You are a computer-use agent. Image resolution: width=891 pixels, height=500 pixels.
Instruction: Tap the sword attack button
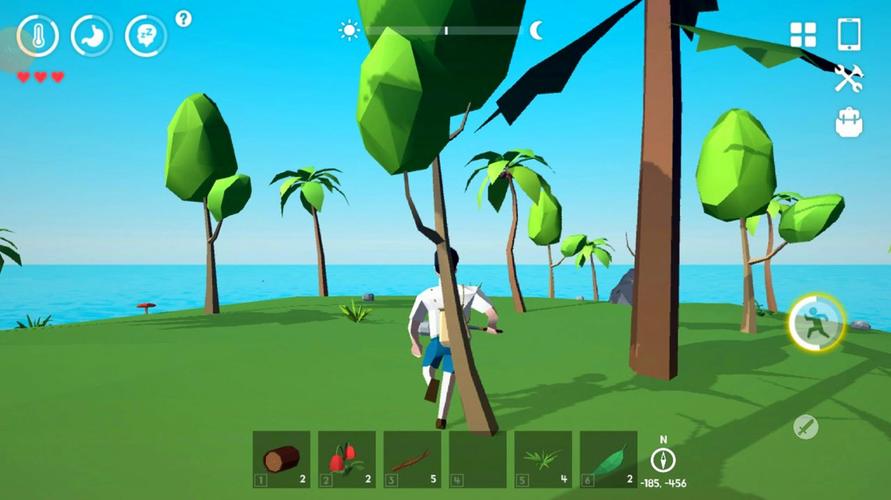tap(805, 427)
